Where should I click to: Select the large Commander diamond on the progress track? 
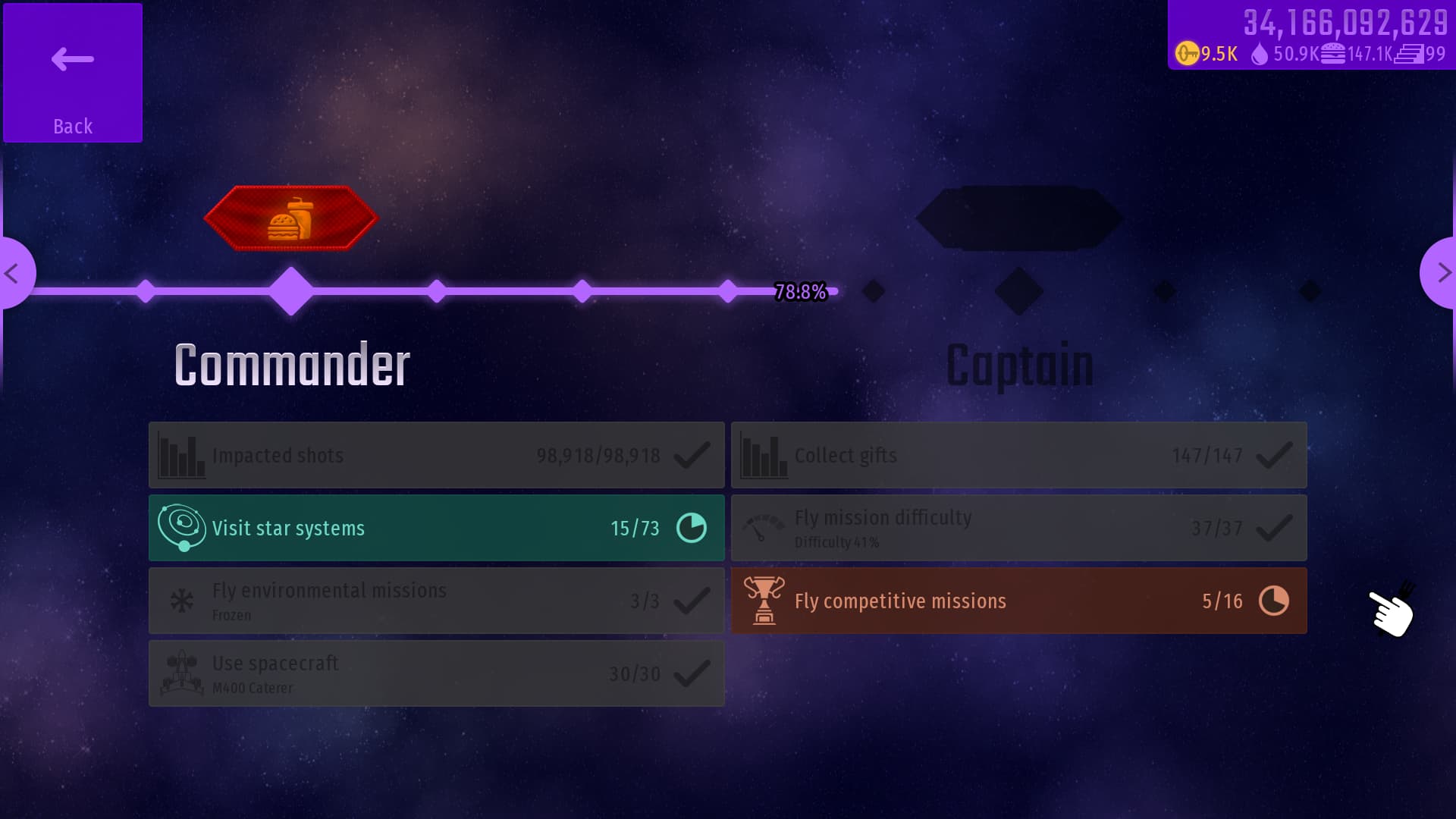(291, 291)
